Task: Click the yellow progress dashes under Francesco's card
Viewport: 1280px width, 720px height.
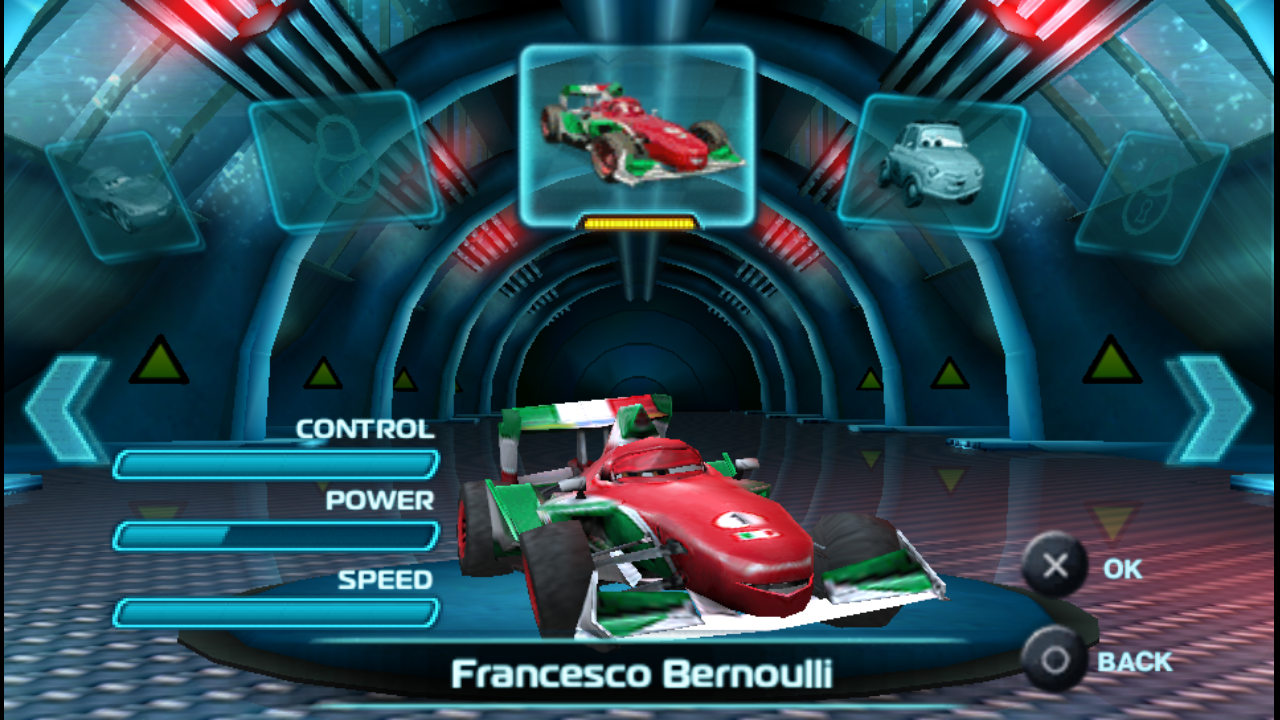Action: coord(640,225)
